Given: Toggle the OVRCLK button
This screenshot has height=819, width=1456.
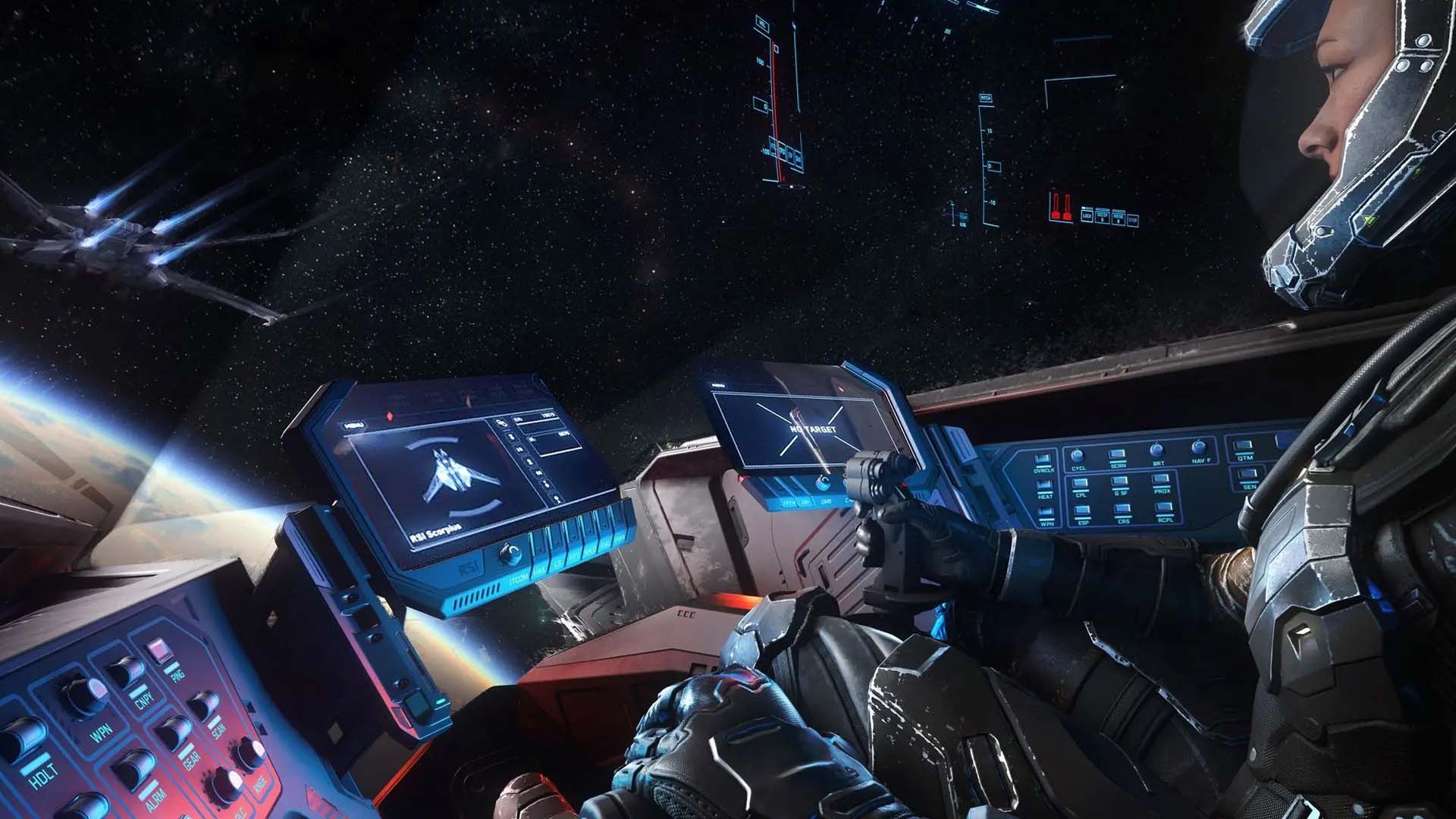Looking at the screenshot, I should point(1043,461).
